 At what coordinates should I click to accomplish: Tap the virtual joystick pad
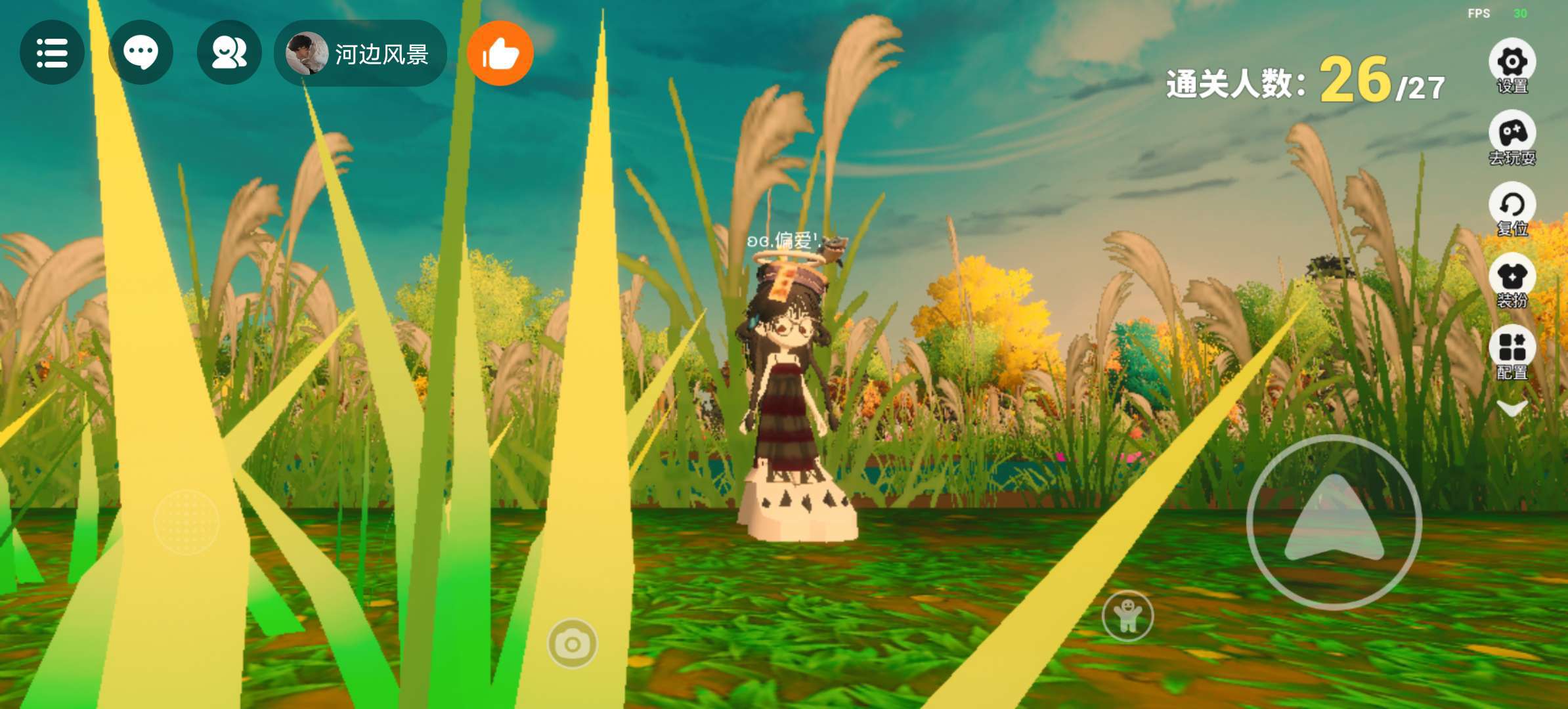[186, 522]
